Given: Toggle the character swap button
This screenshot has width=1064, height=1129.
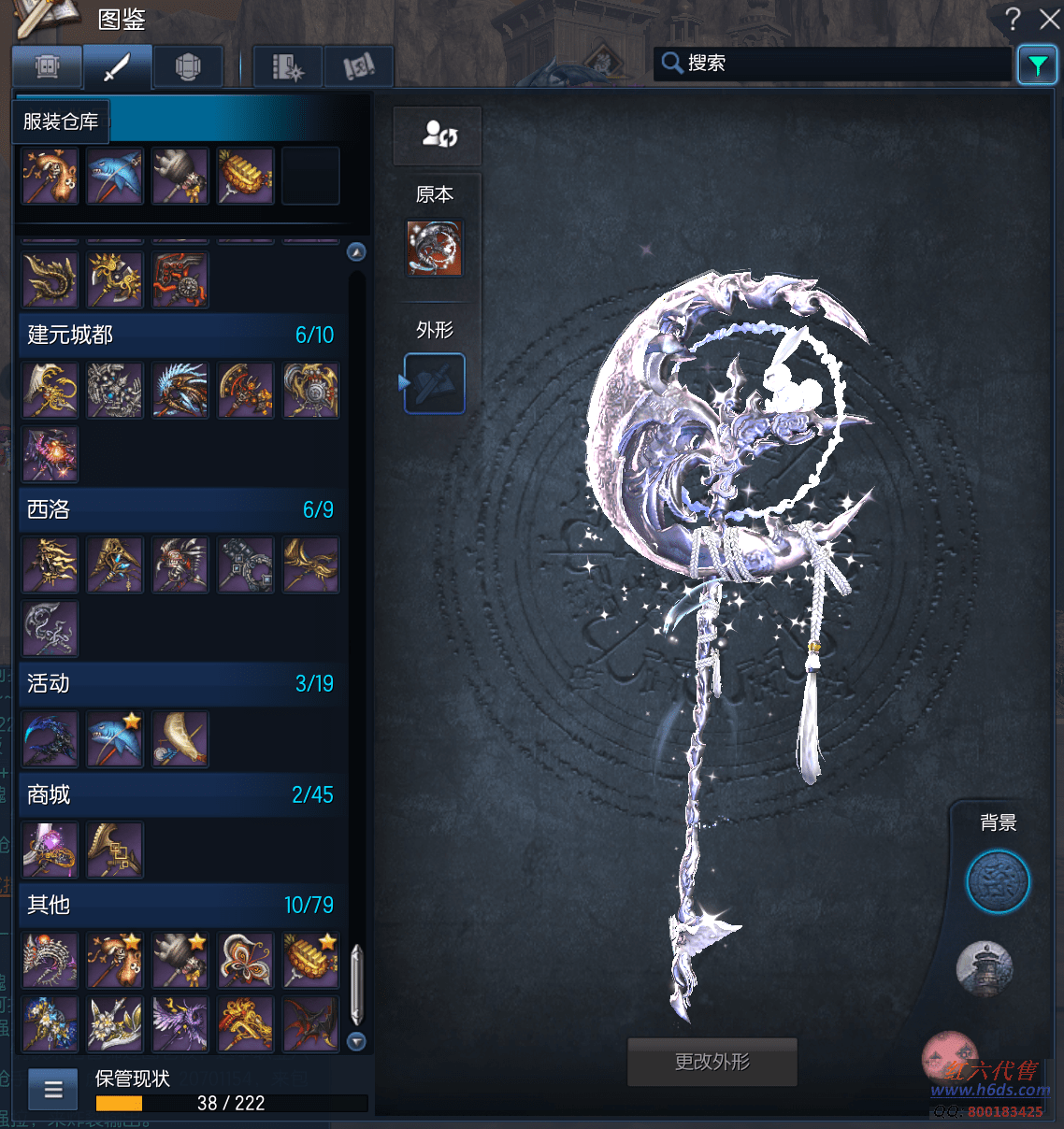Looking at the screenshot, I should pos(438,135).
